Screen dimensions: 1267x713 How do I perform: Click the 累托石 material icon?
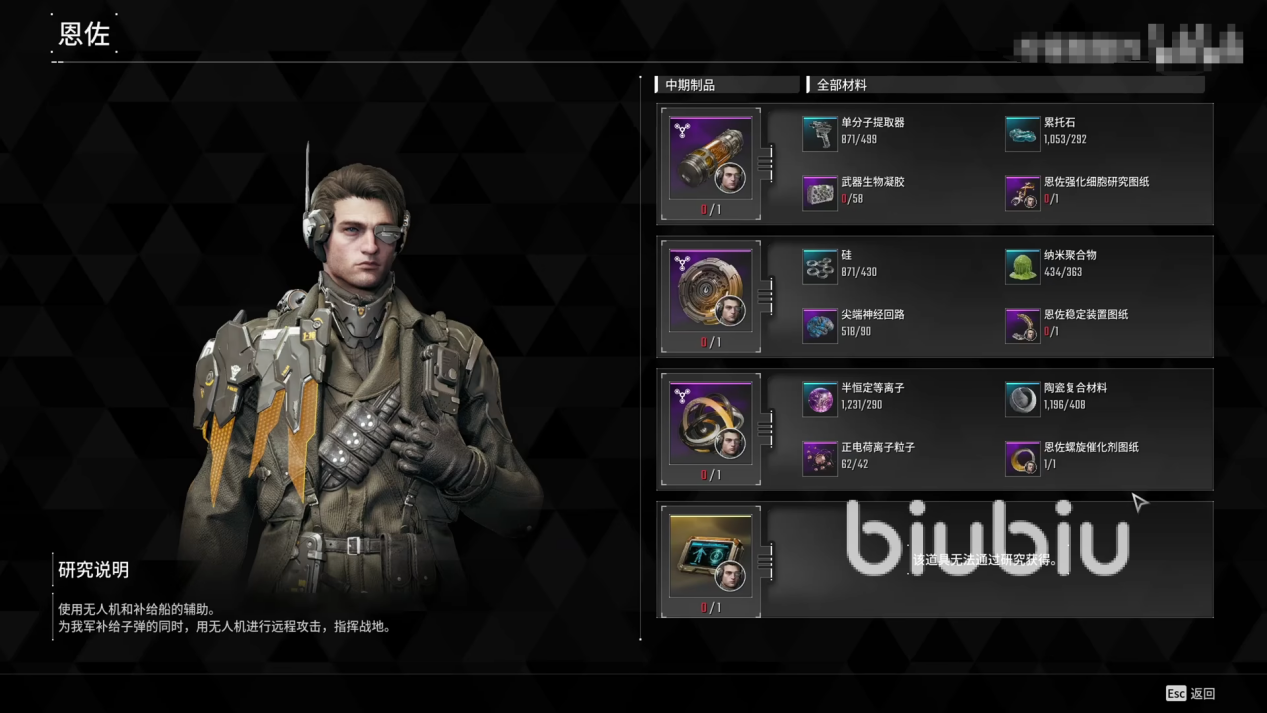click(1022, 133)
